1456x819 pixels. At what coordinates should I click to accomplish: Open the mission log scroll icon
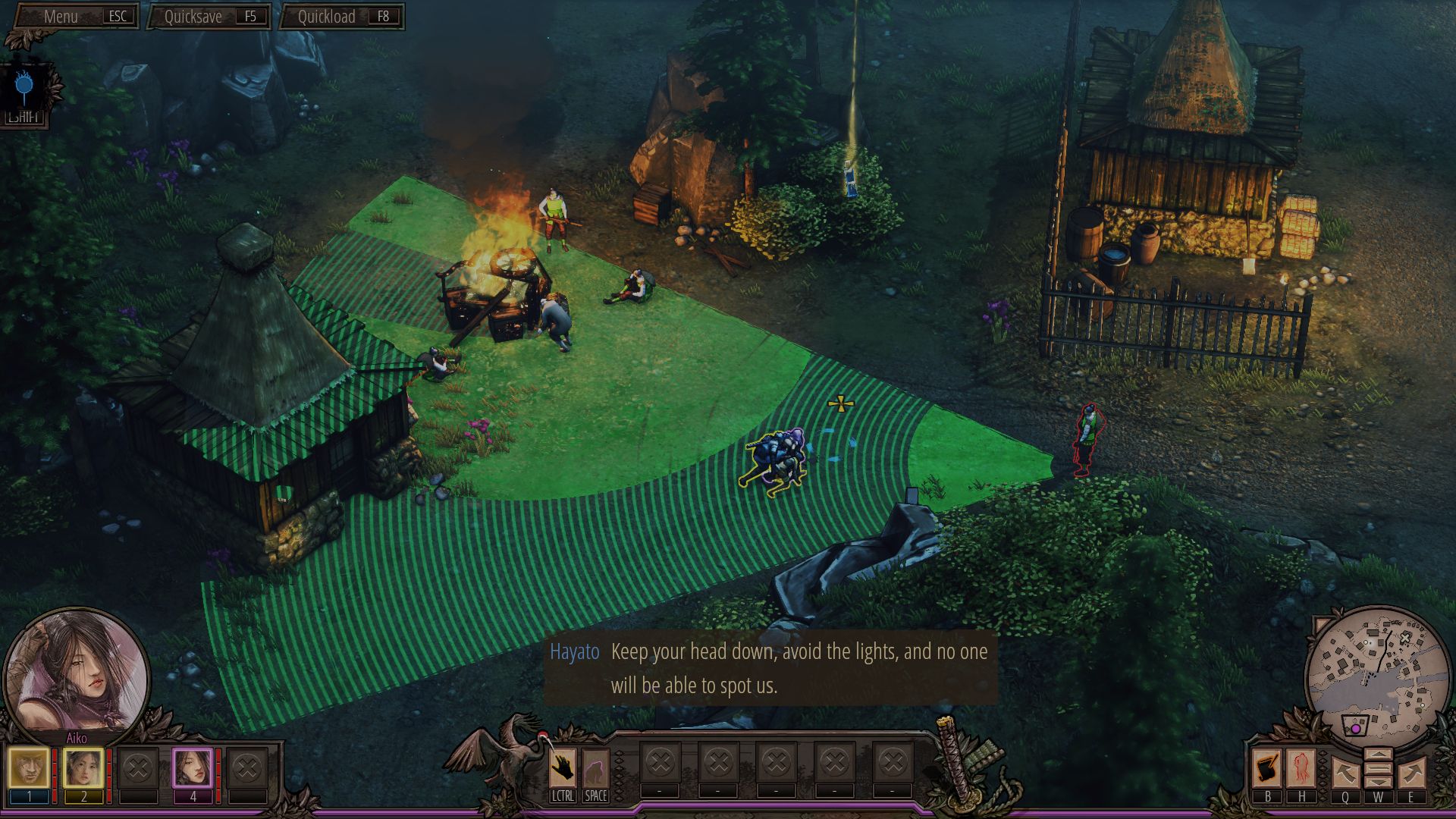click(x=1266, y=768)
